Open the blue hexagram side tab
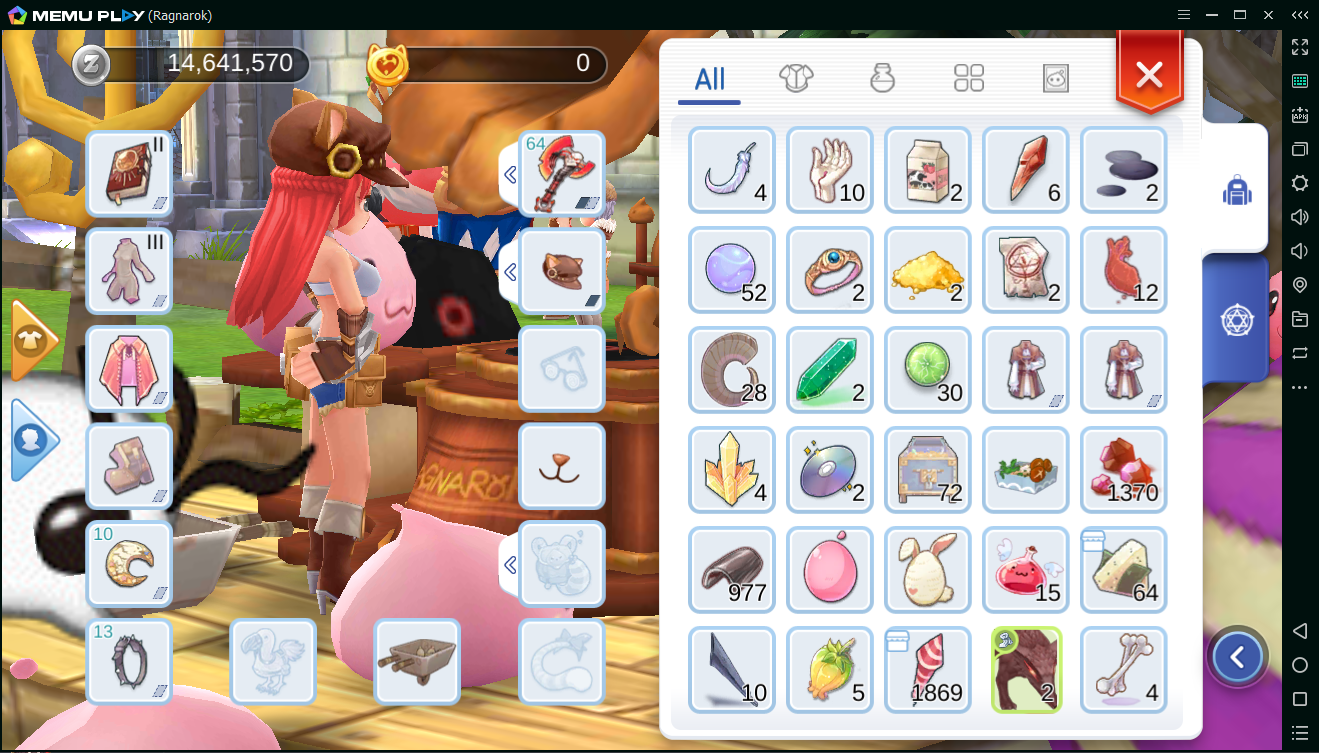Image resolution: width=1319 pixels, height=753 pixels. click(1237, 320)
